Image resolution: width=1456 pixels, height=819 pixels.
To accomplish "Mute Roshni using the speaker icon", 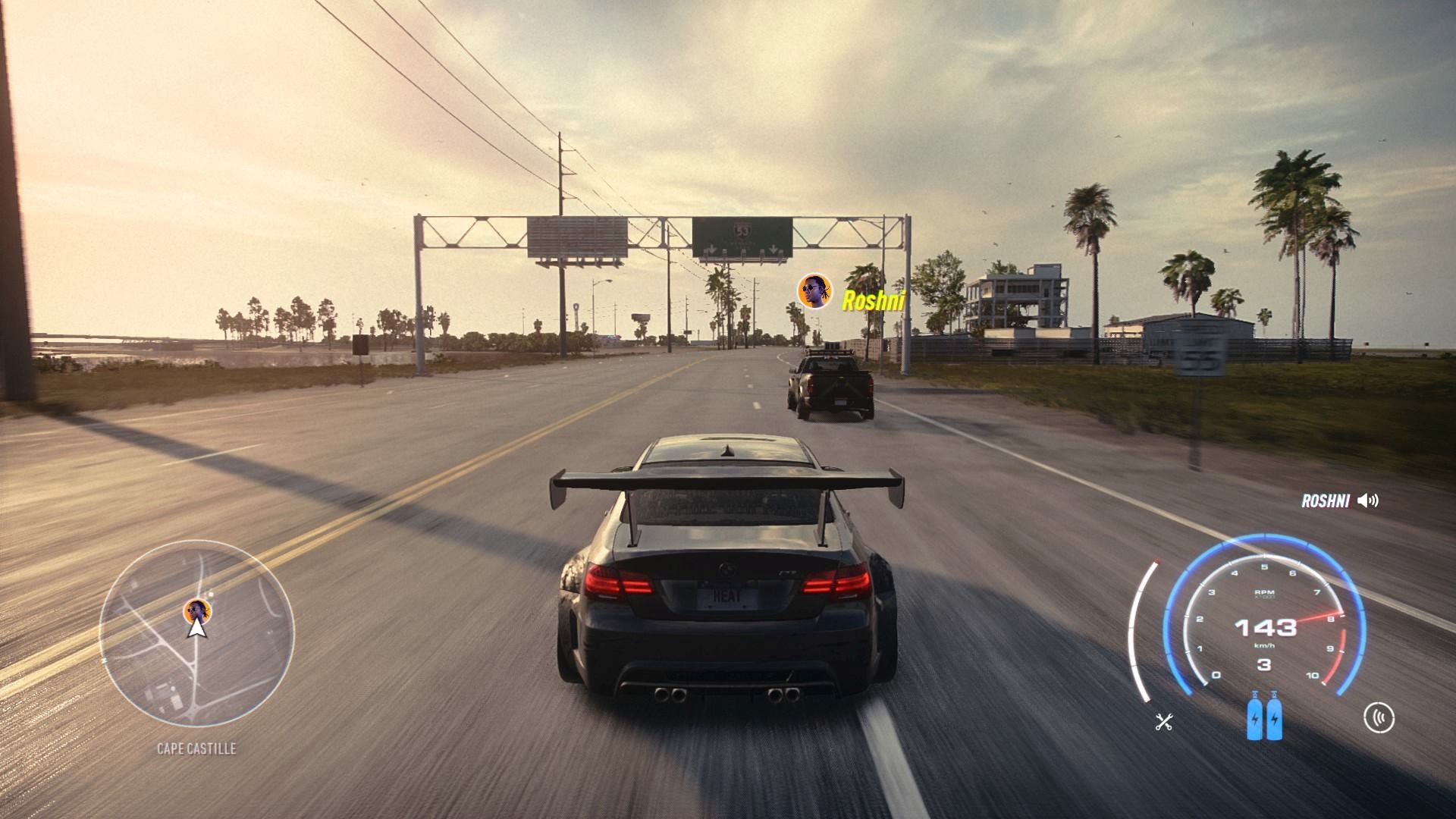I will (x=1370, y=499).
